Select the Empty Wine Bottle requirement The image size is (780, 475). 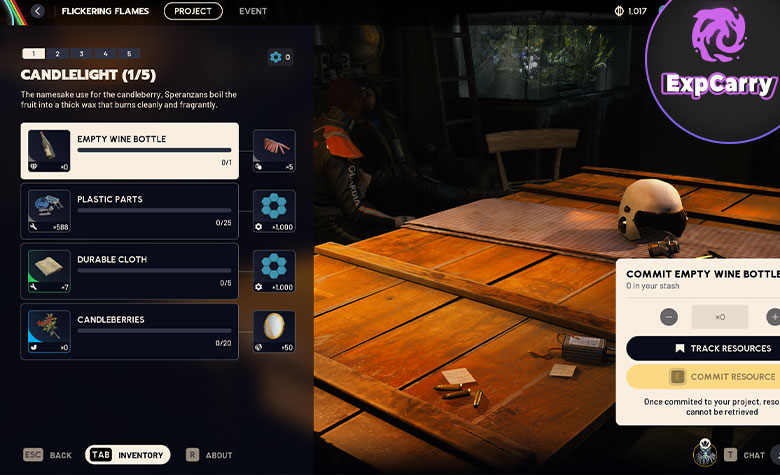[130, 151]
